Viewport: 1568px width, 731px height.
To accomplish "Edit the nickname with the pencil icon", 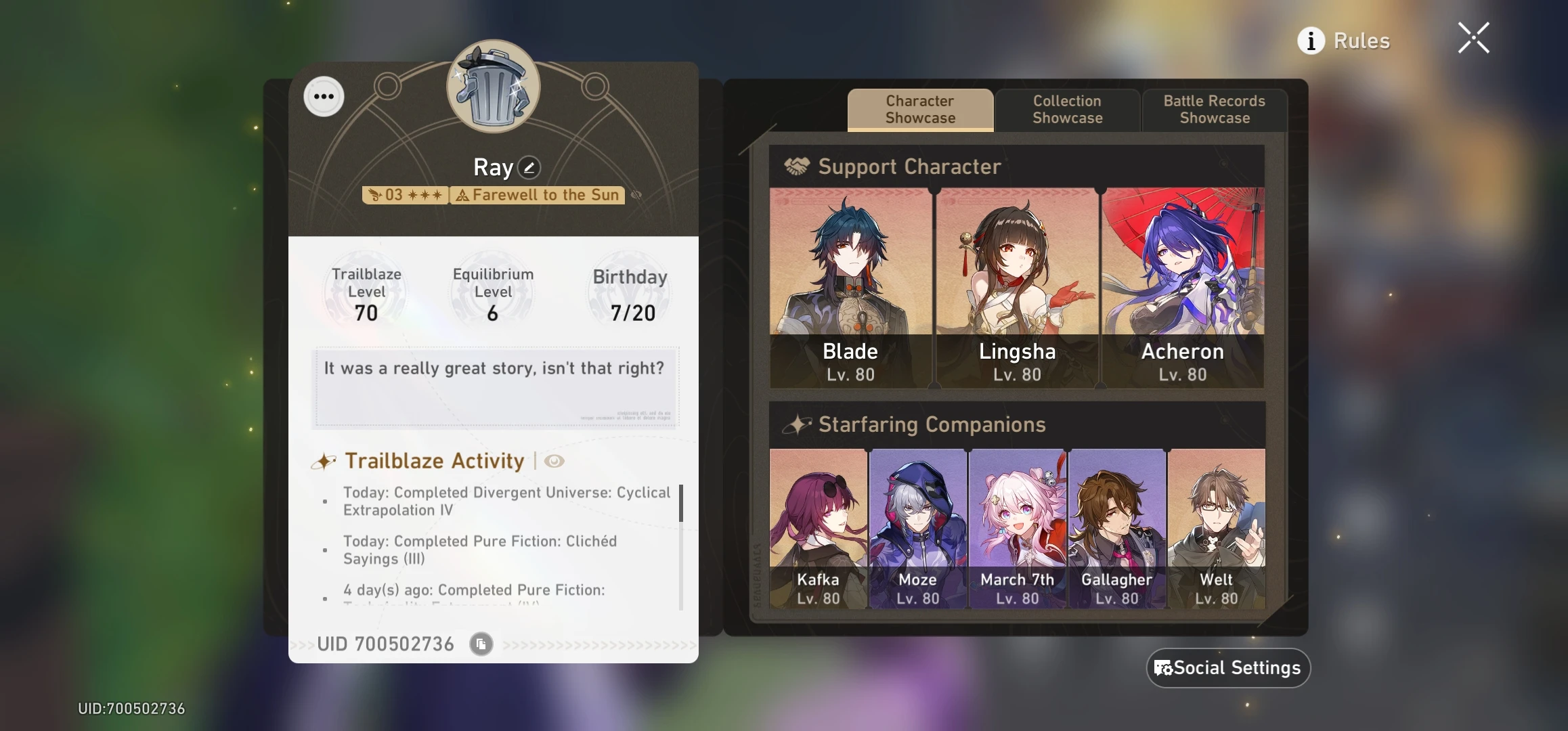I will (530, 167).
